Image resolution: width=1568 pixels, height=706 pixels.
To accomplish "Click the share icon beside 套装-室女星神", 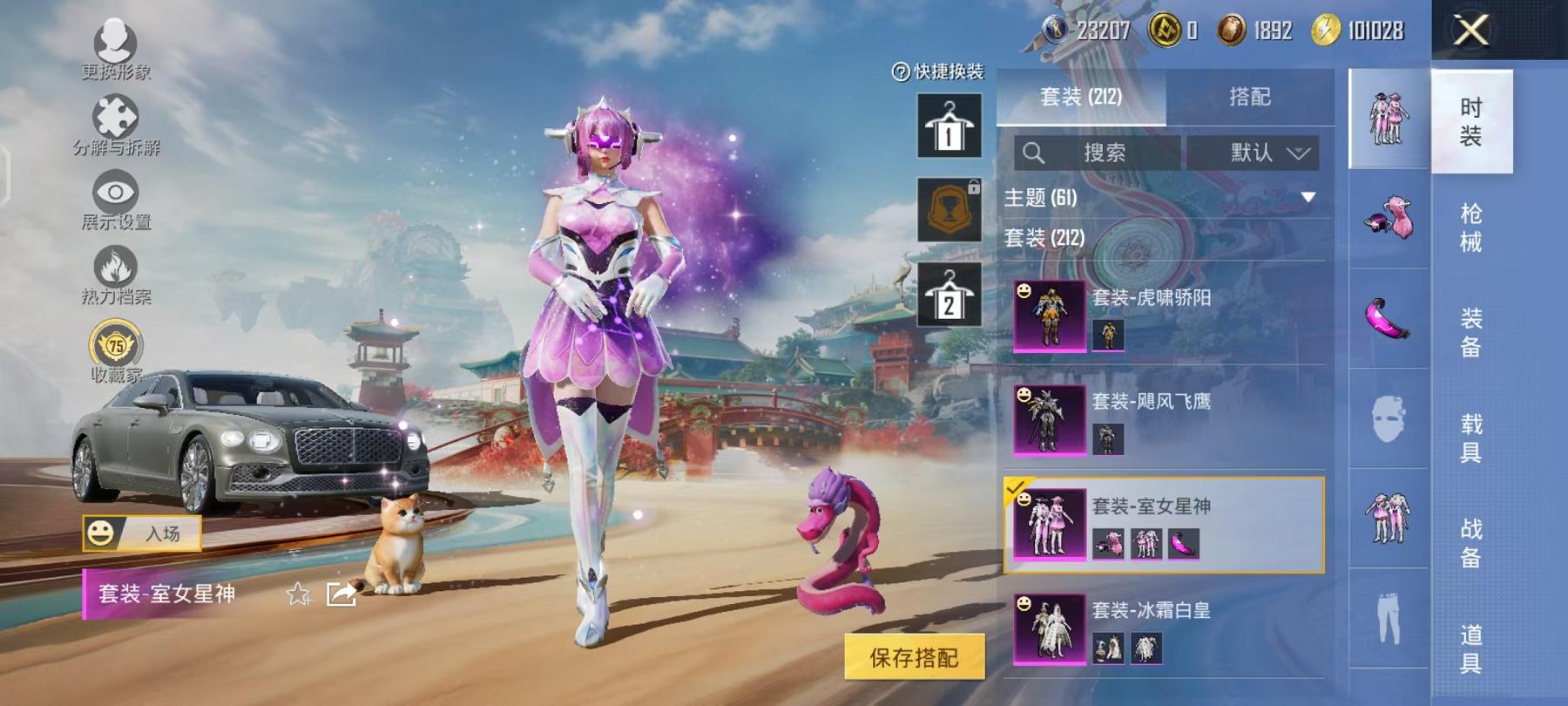I will pyautogui.click(x=341, y=593).
